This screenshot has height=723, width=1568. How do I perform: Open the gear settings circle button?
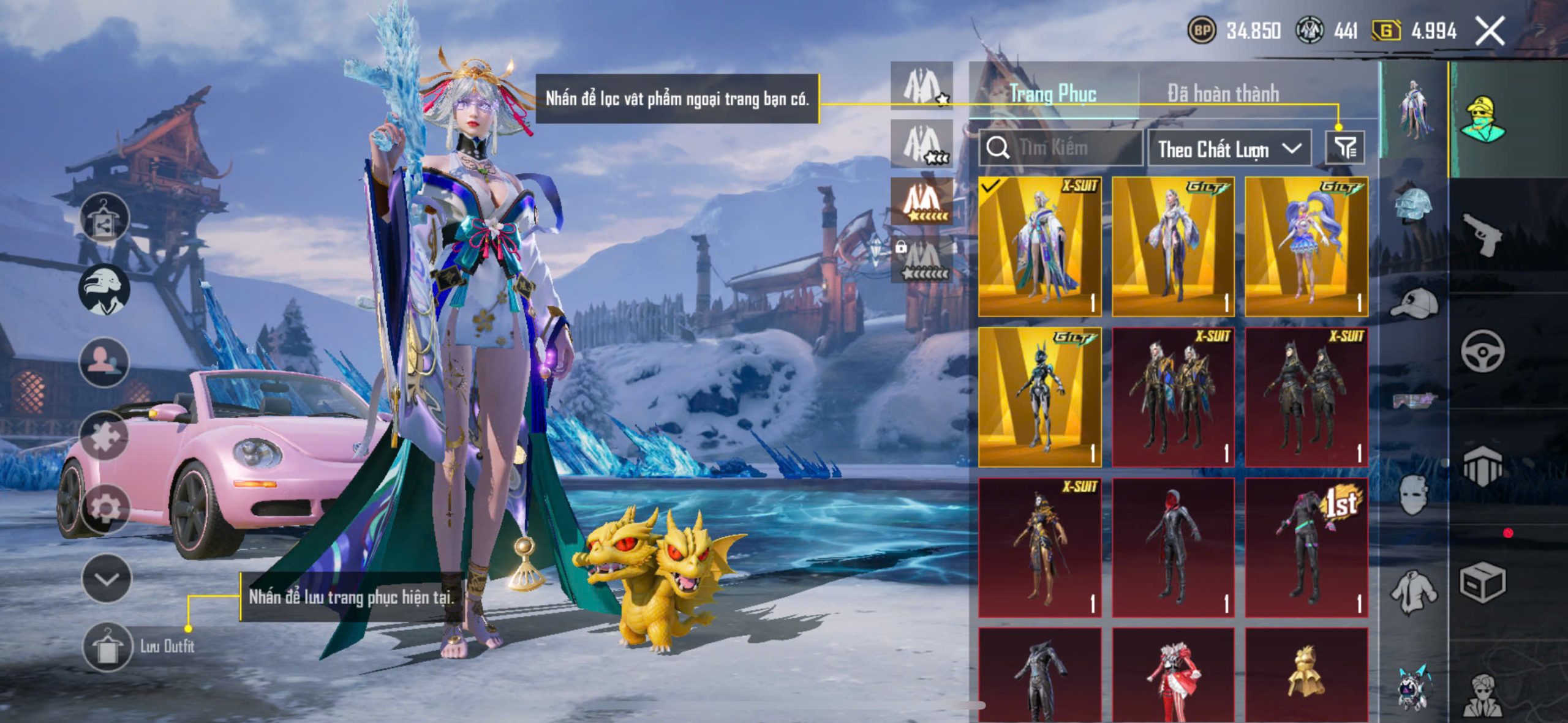coord(105,508)
